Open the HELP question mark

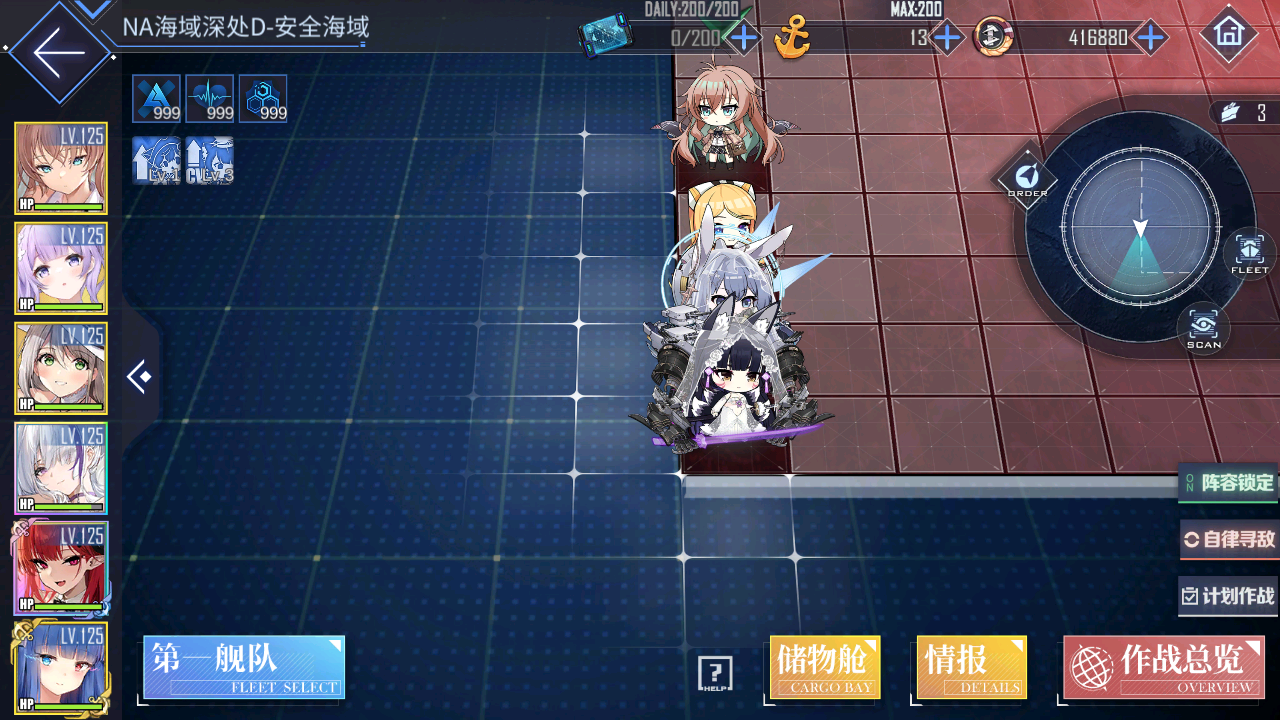[715, 673]
